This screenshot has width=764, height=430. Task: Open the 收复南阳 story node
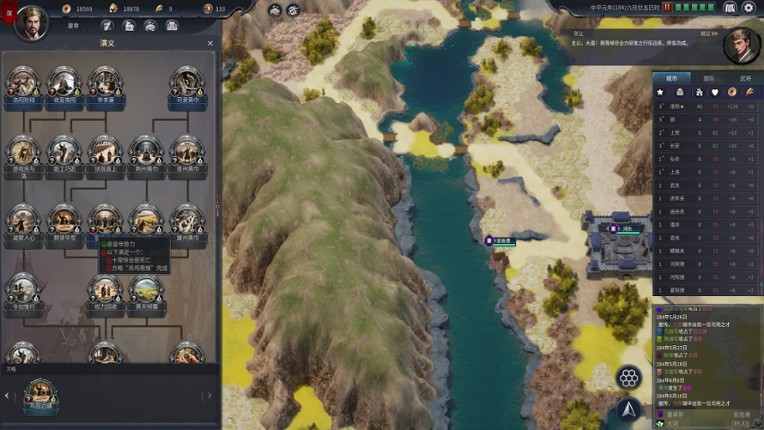coord(63,84)
